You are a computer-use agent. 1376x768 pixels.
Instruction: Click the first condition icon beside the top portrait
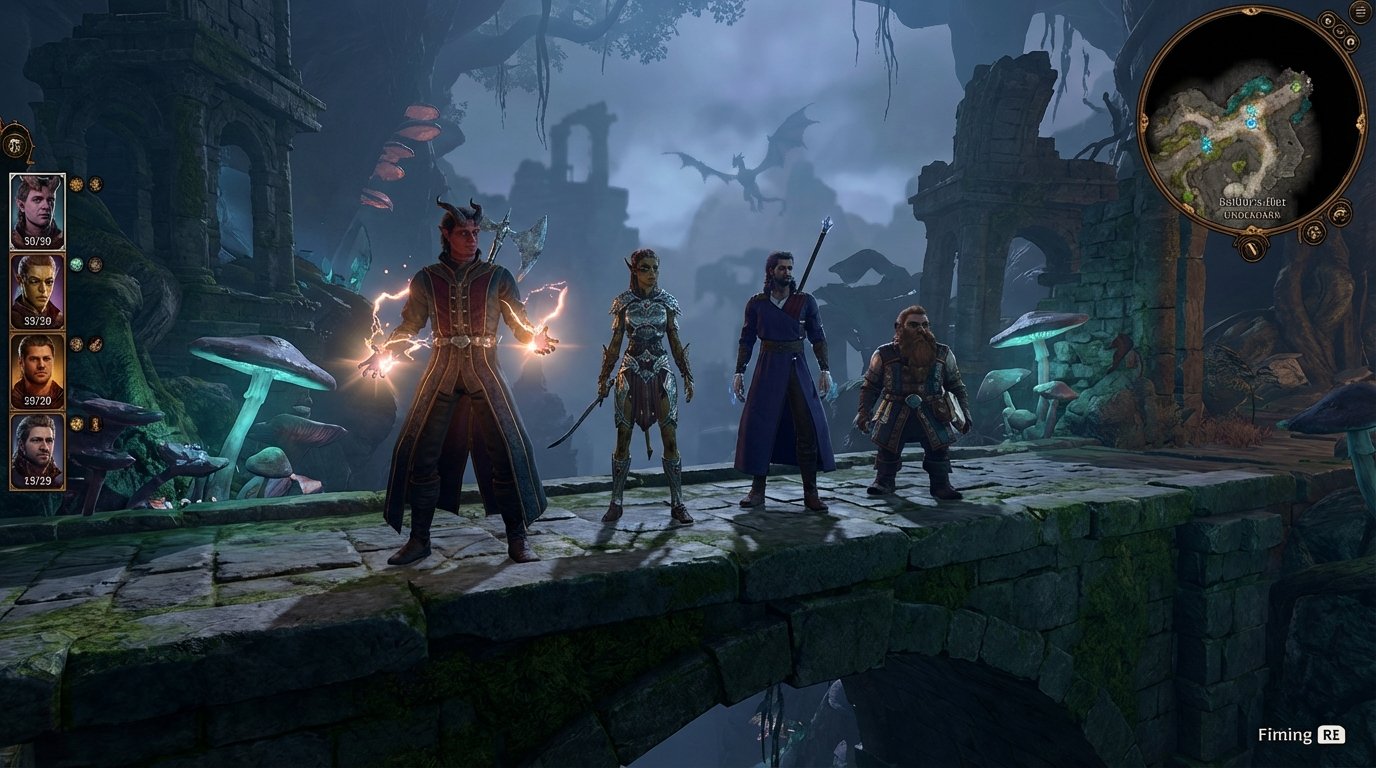[76, 185]
